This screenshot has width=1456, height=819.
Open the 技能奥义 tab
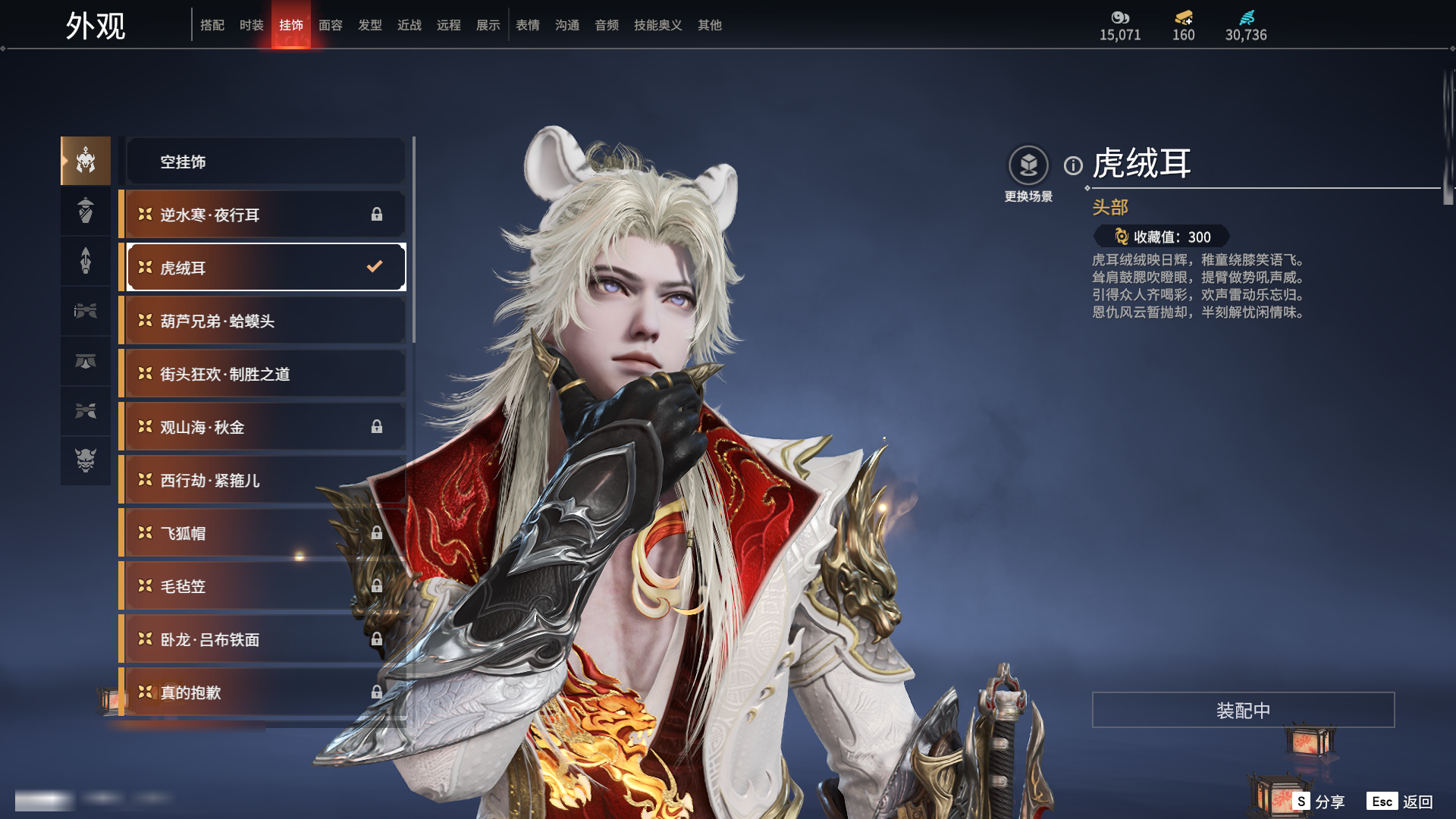(657, 25)
